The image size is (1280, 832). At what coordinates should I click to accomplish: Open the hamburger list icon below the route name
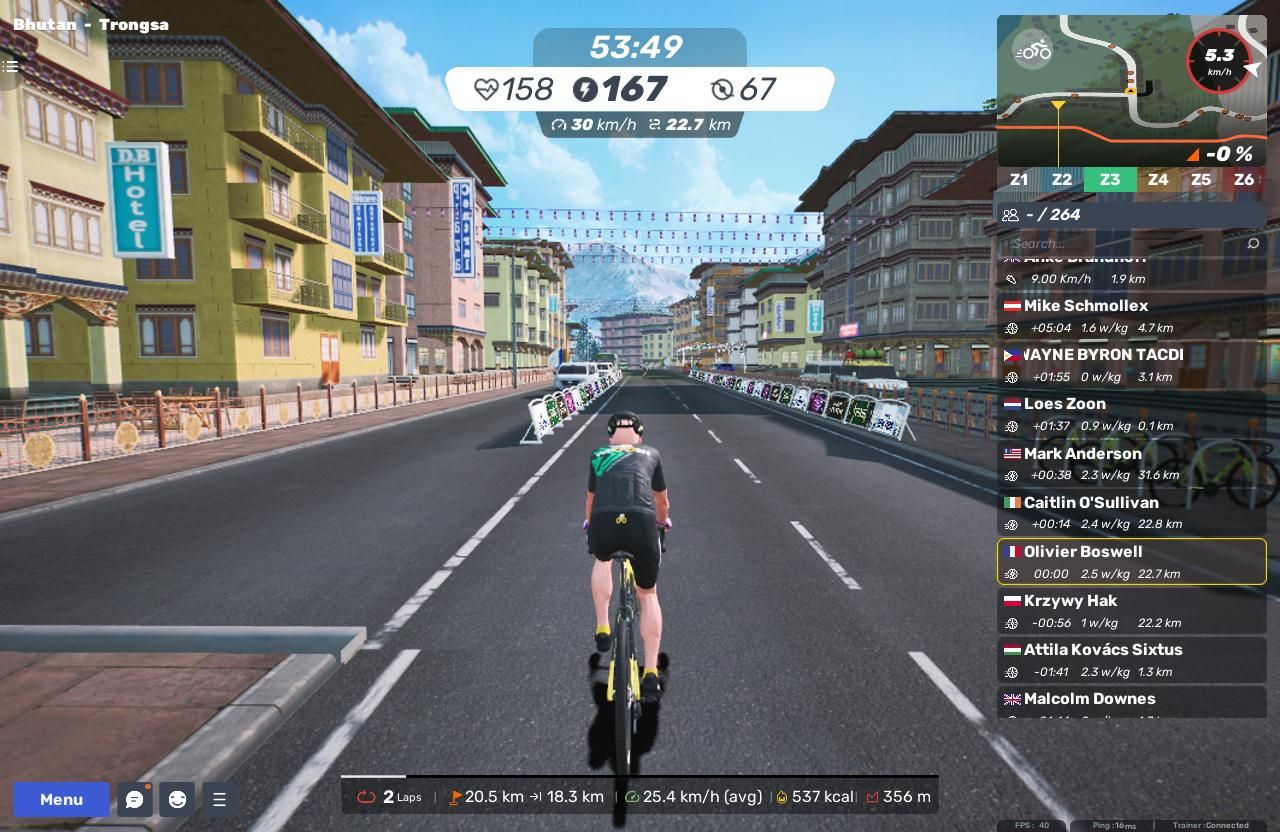click(x=10, y=66)
